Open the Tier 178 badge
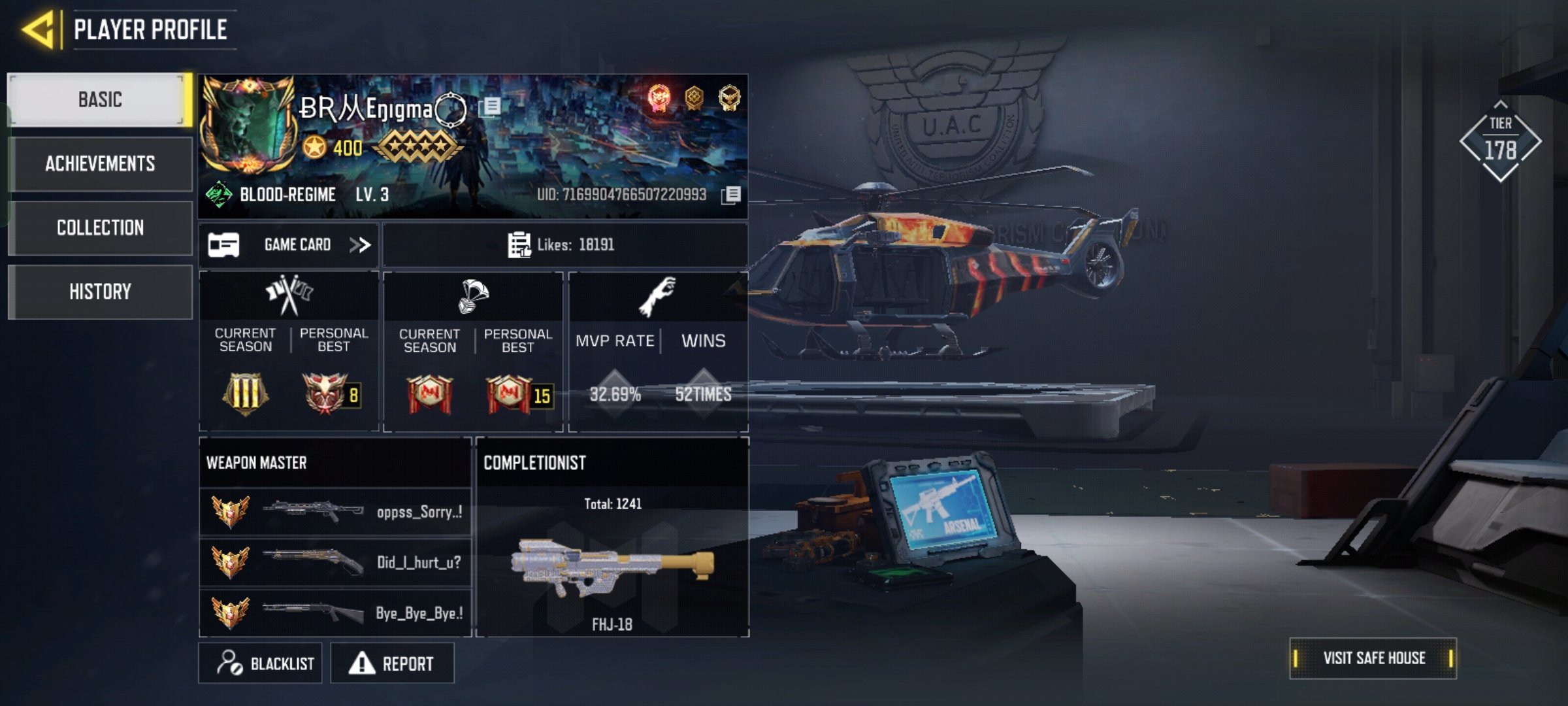Image resolution: width=1568 pixels, height=706 pixels. click(1500, 142)
